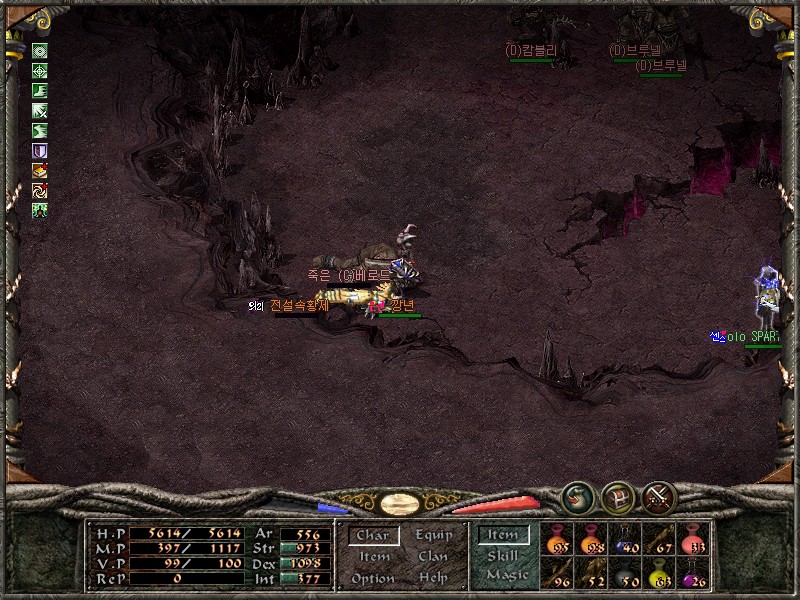Switch to the Magic quickslot tab
Image resolution: width=800 pixels, height=600 pixels.
tap(506, 576)
